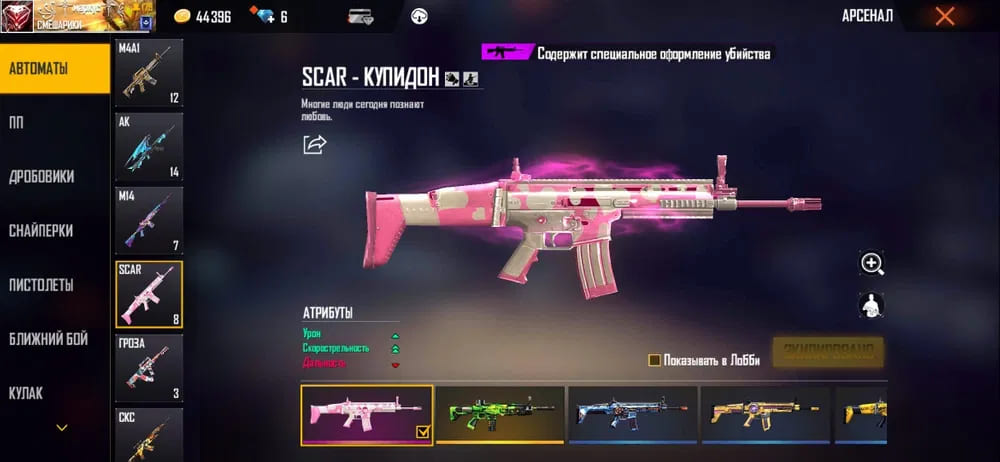Choose the blue SCAR skin thumbnail

point(632,414)
